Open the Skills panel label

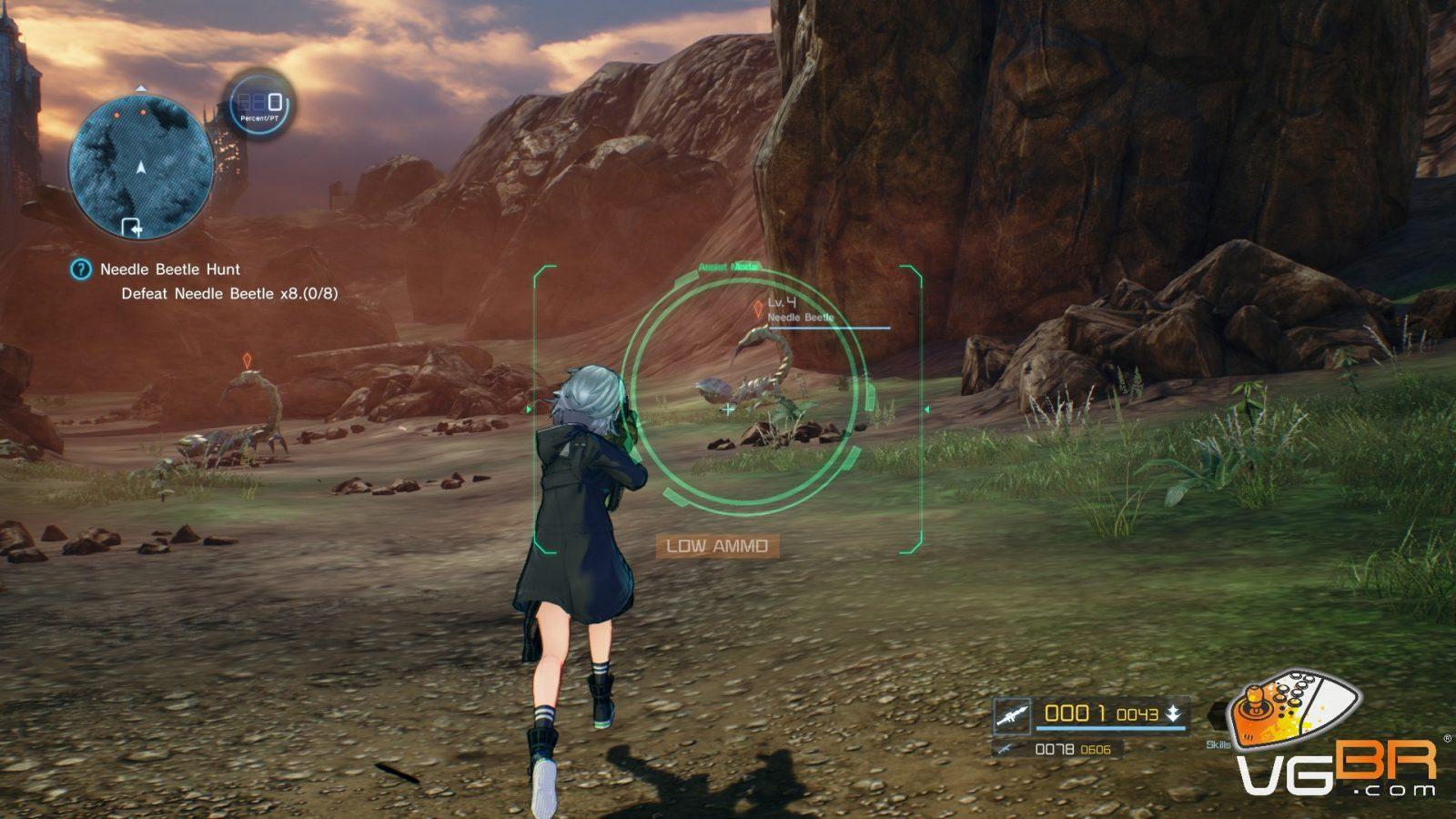(1218, 744)
